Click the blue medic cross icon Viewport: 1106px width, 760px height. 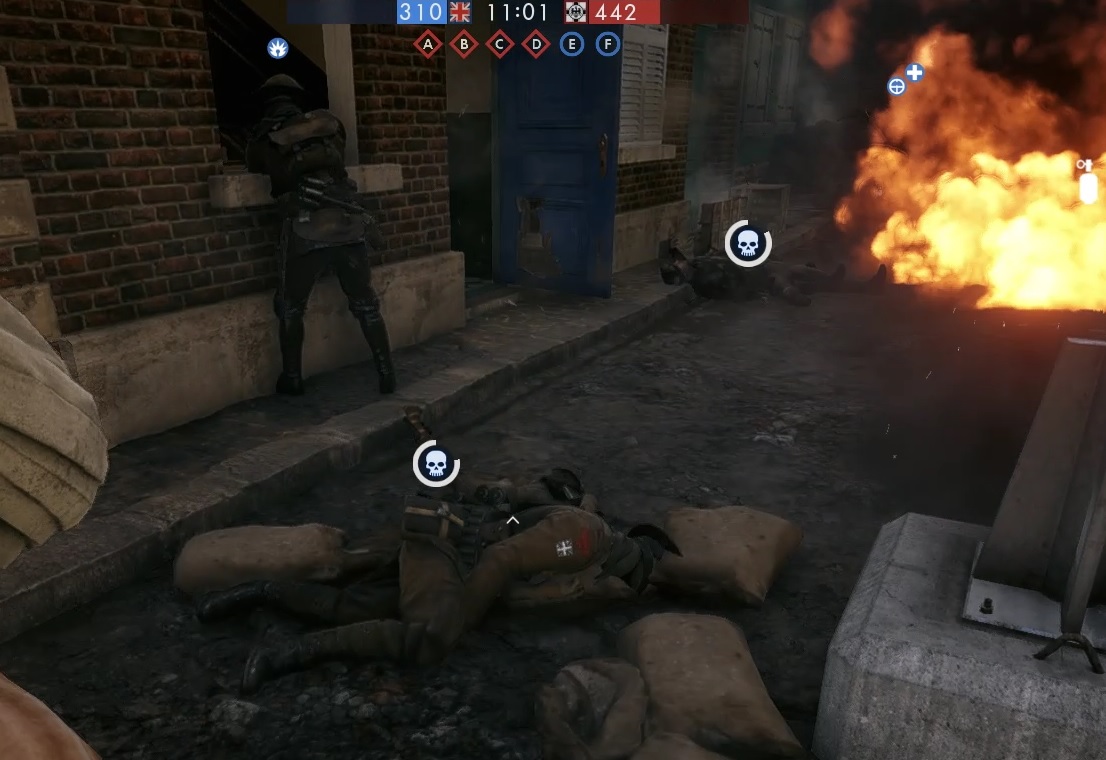point(914,72)
